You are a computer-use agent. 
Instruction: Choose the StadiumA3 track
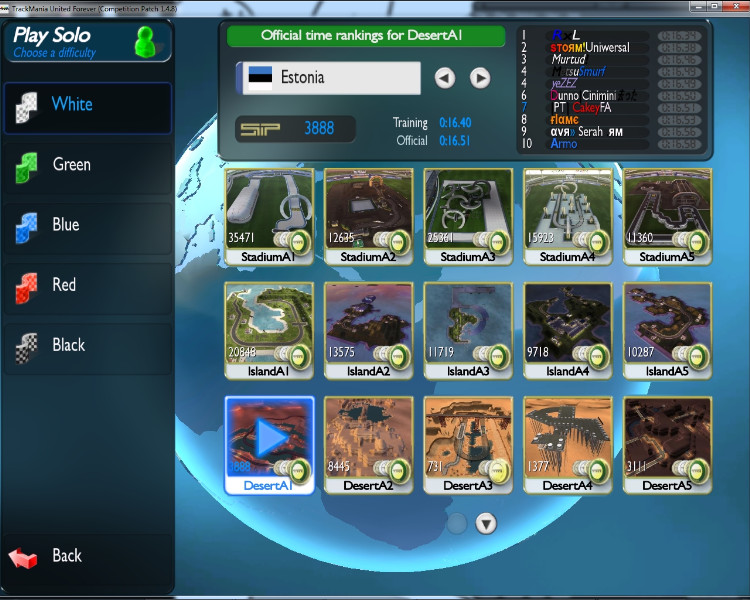(x=468, y=214)
